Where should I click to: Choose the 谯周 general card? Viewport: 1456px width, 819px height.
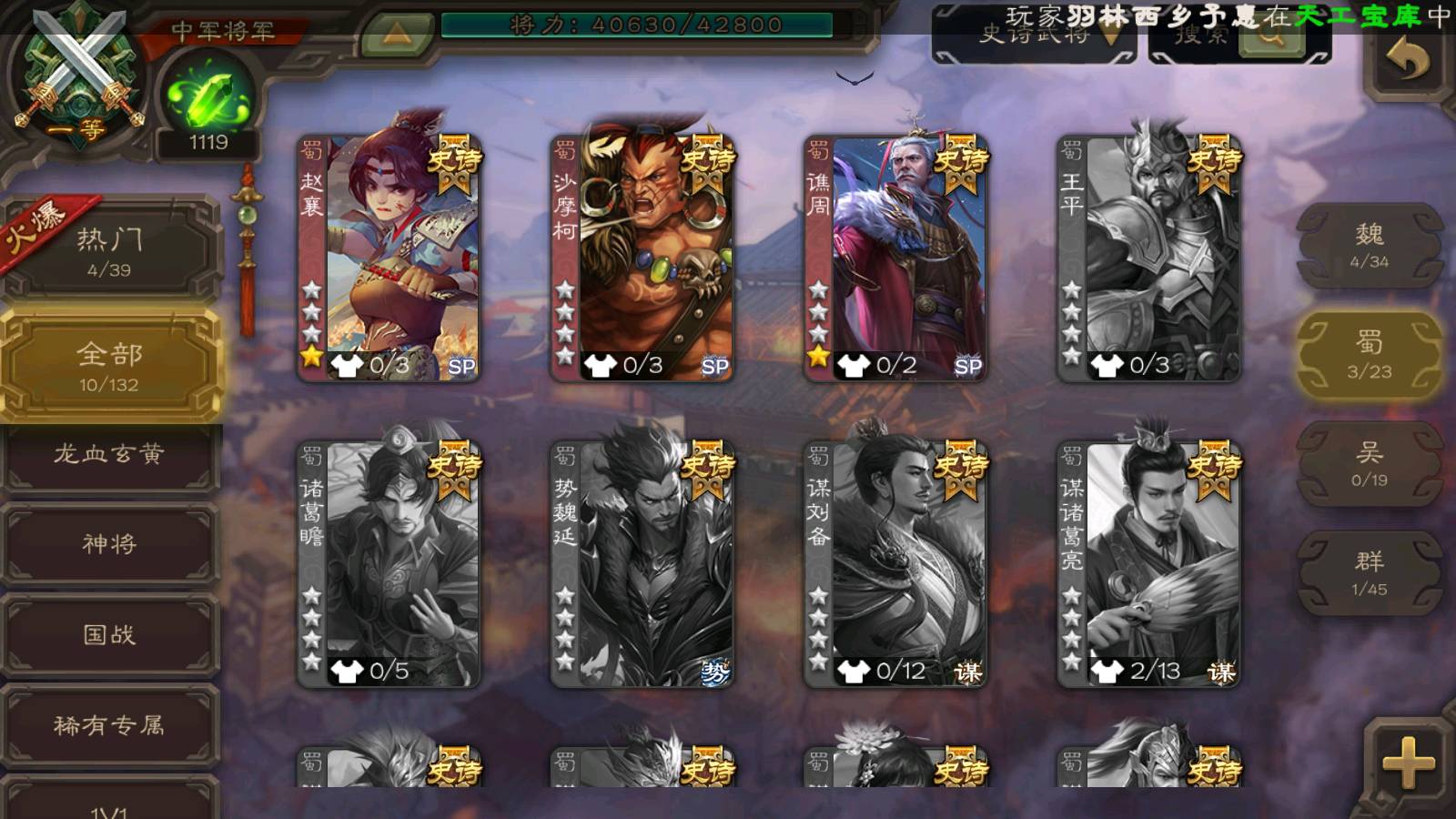896,258
